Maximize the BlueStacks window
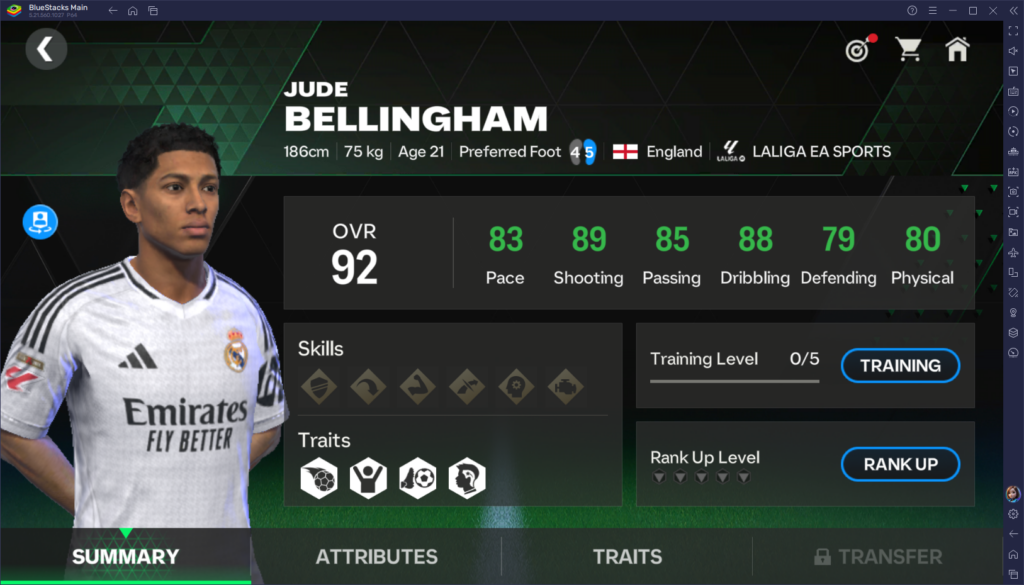The width and height of the screenshot is (1024, 585). click(x=972, y=10)
